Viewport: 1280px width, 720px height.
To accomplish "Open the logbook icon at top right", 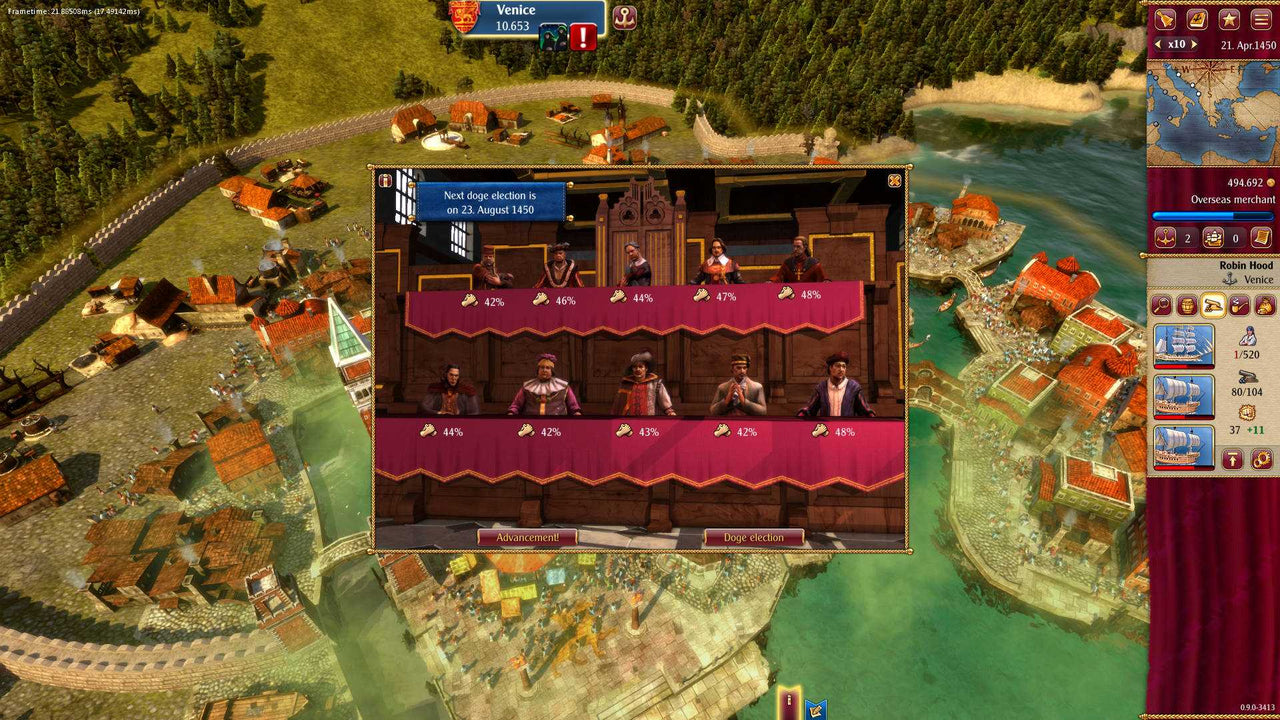I will 1197,19.
